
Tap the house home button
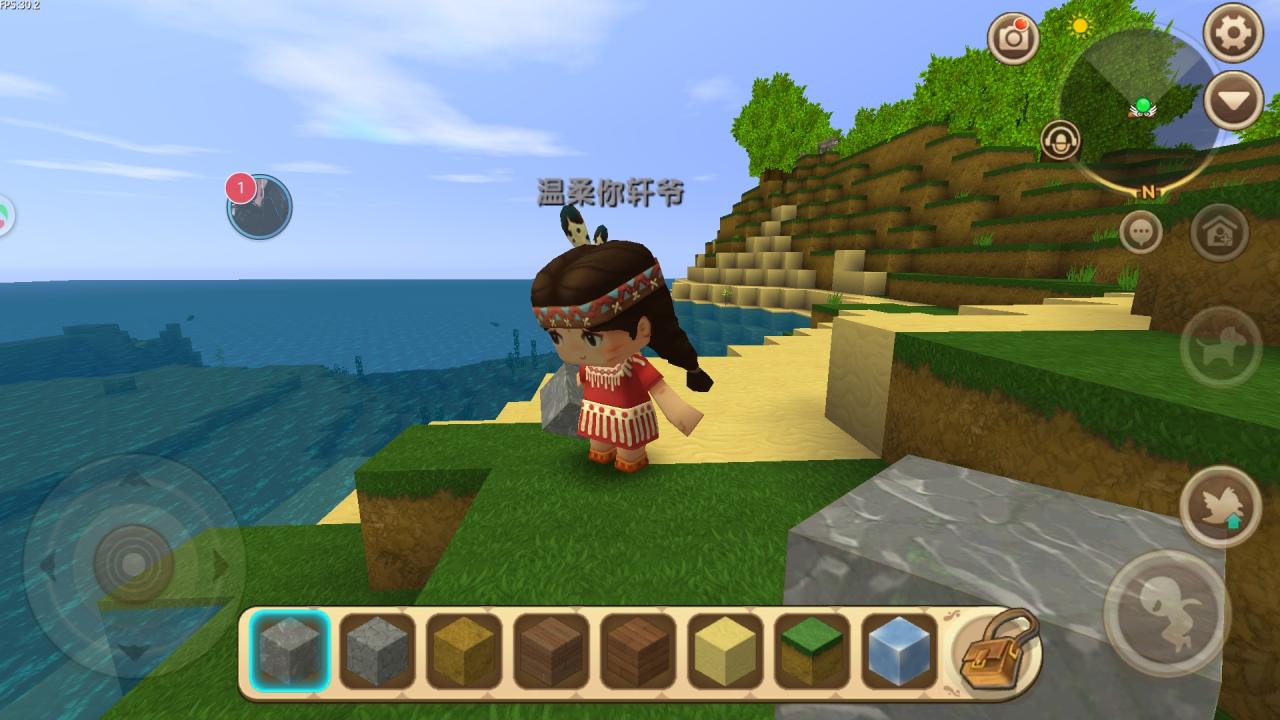tap(1220, 233)
